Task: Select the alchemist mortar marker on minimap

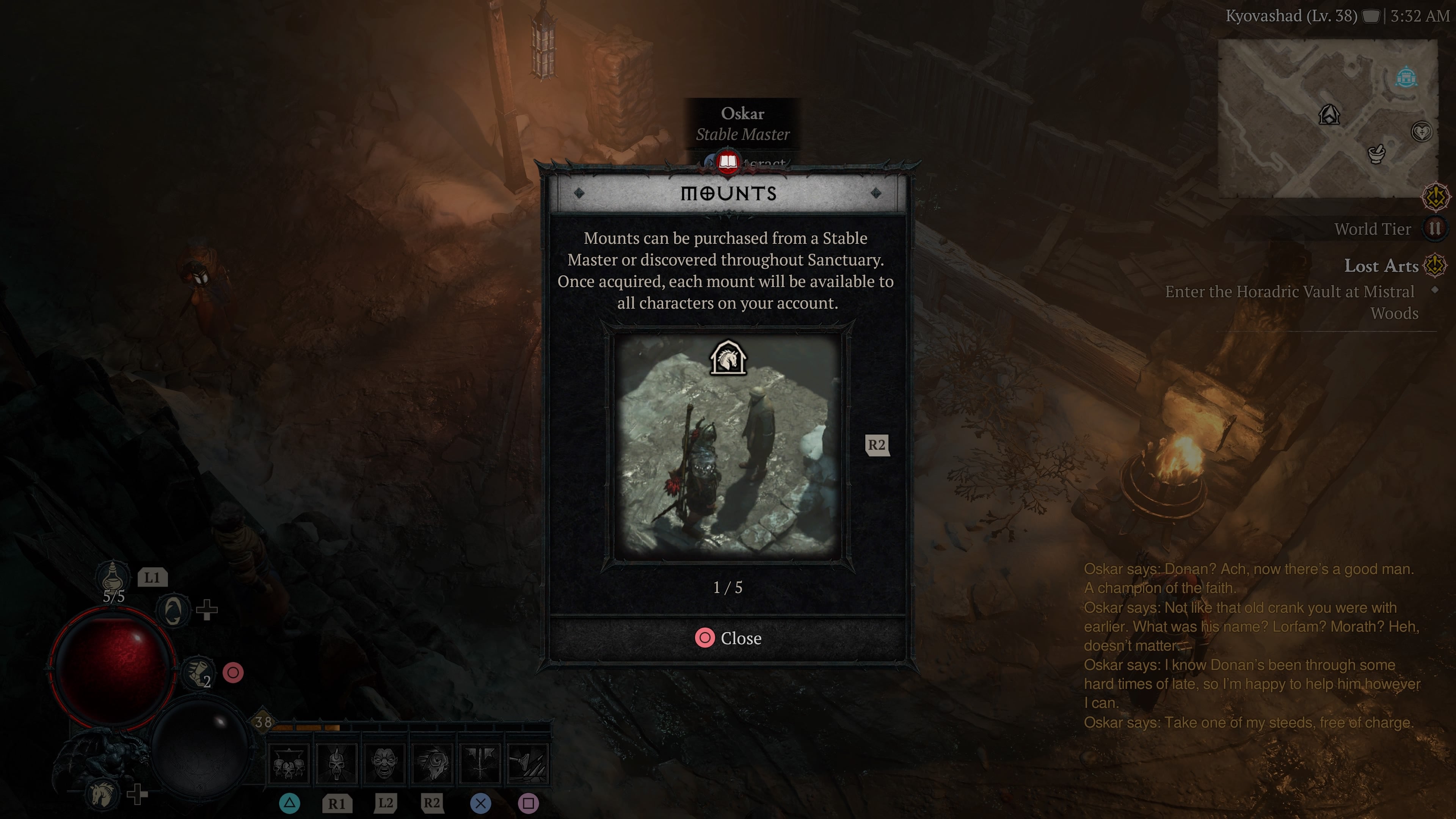Action: [1376, 153]
